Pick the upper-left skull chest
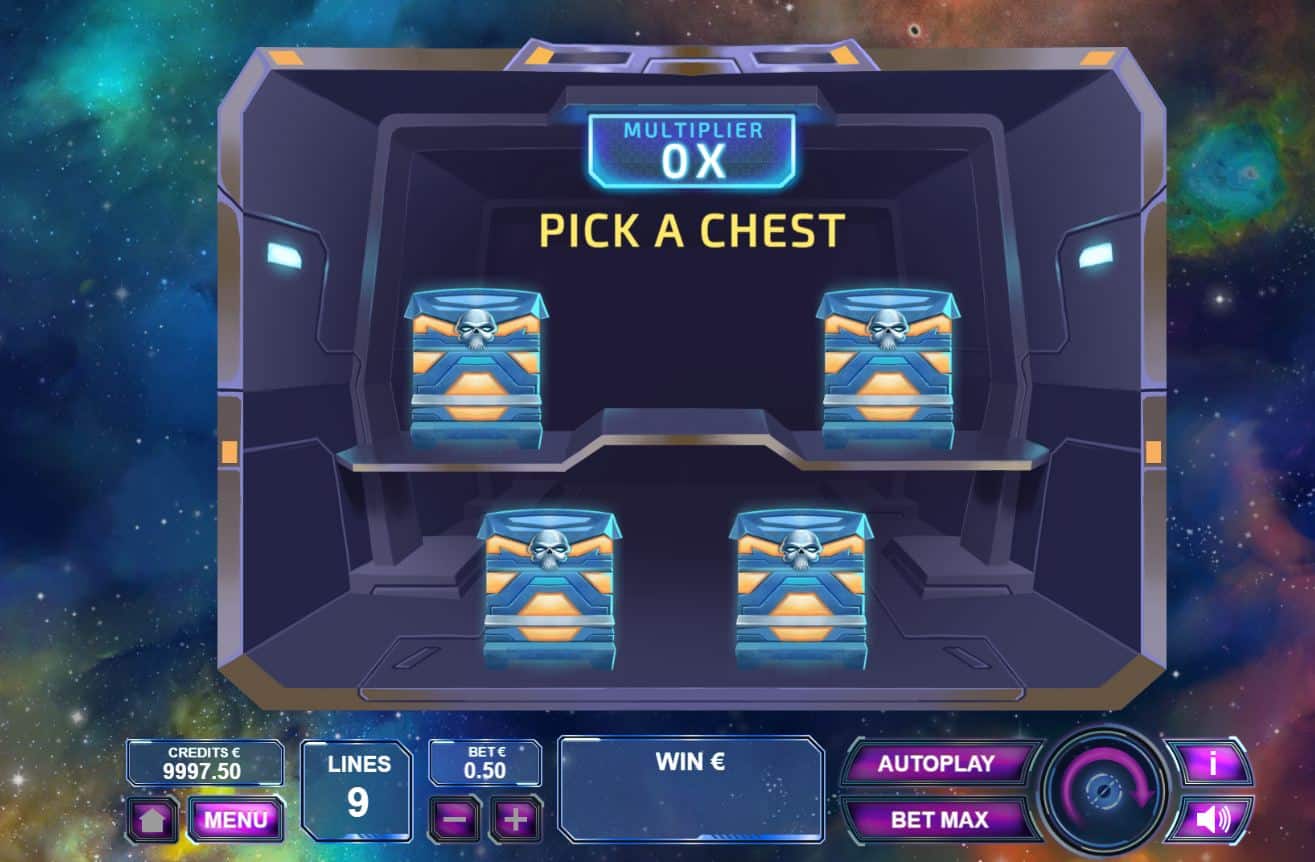 [x=476, y=370]
